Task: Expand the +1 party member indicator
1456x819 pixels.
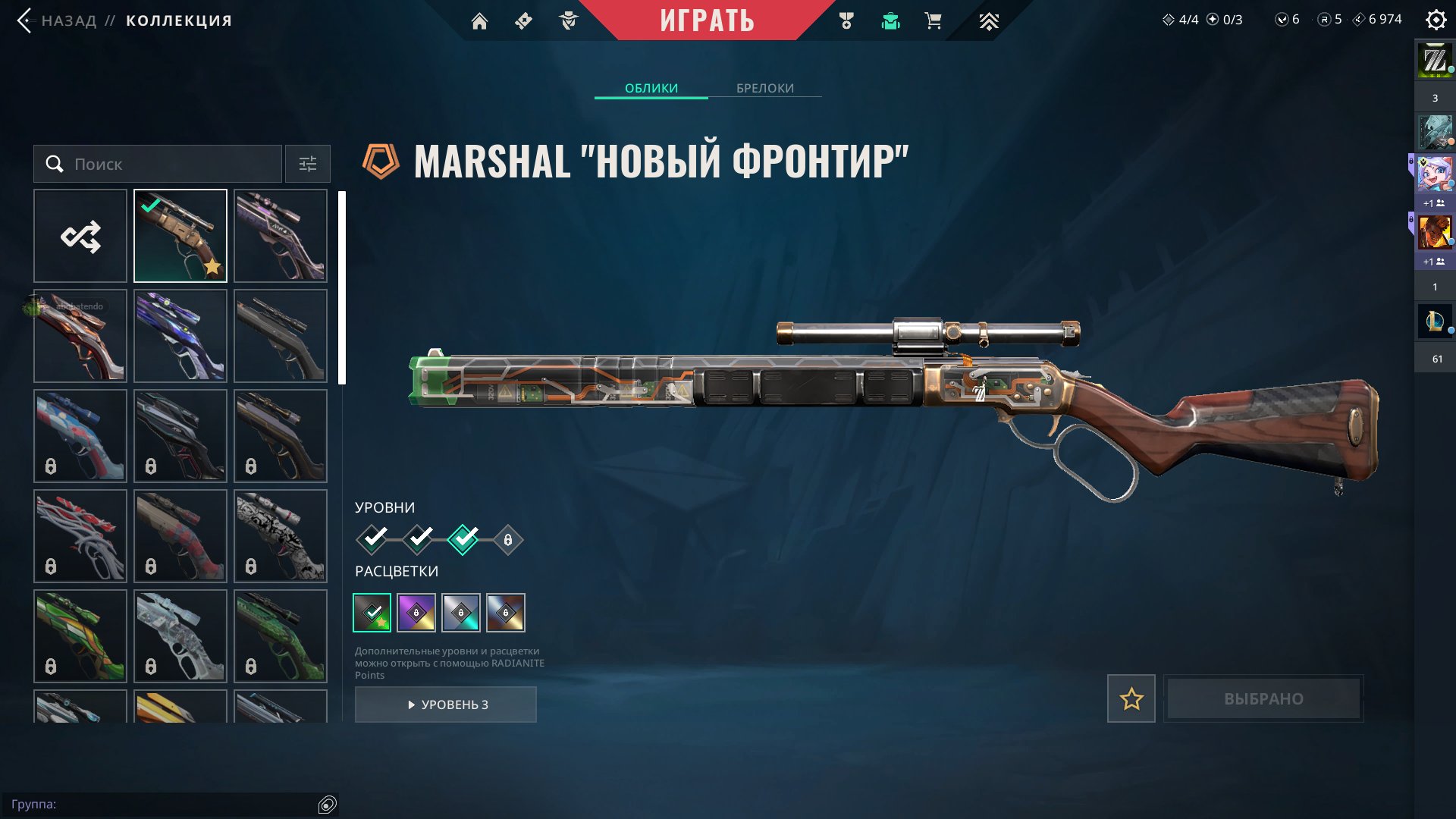Action: (x=1432, y=202)
